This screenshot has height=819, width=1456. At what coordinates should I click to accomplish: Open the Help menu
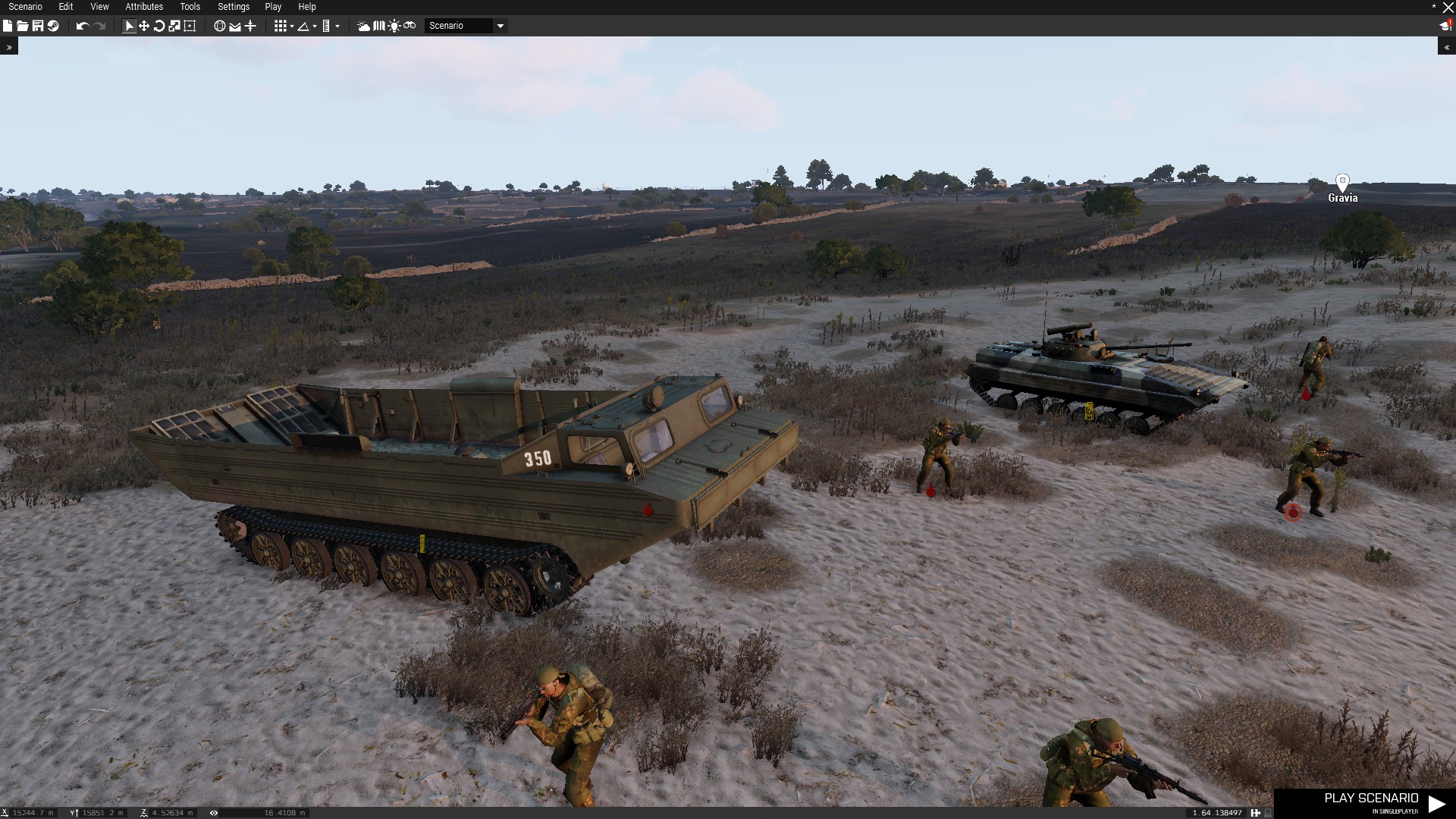[307, 7]
